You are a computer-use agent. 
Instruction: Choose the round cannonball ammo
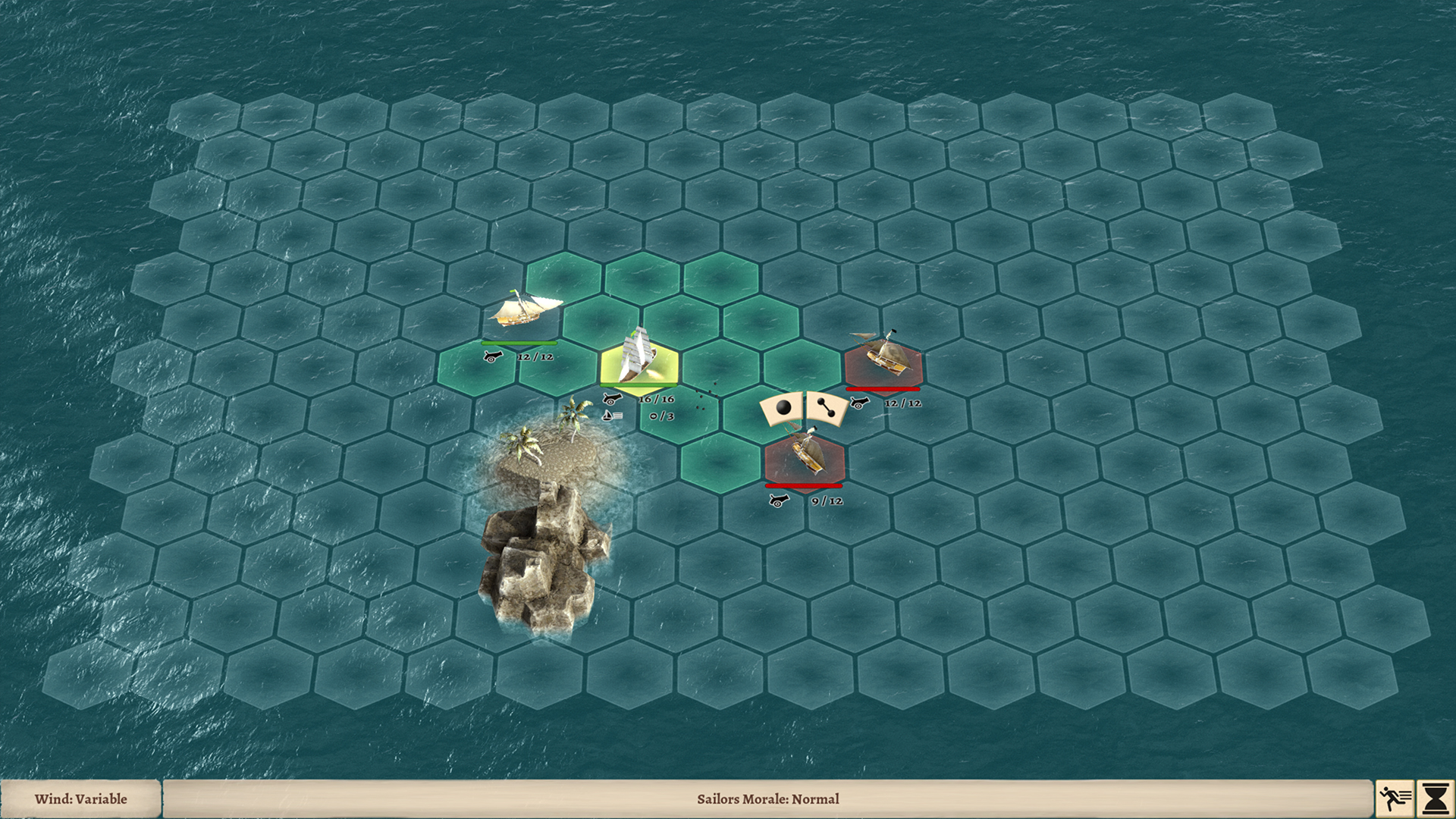[783, 409]
